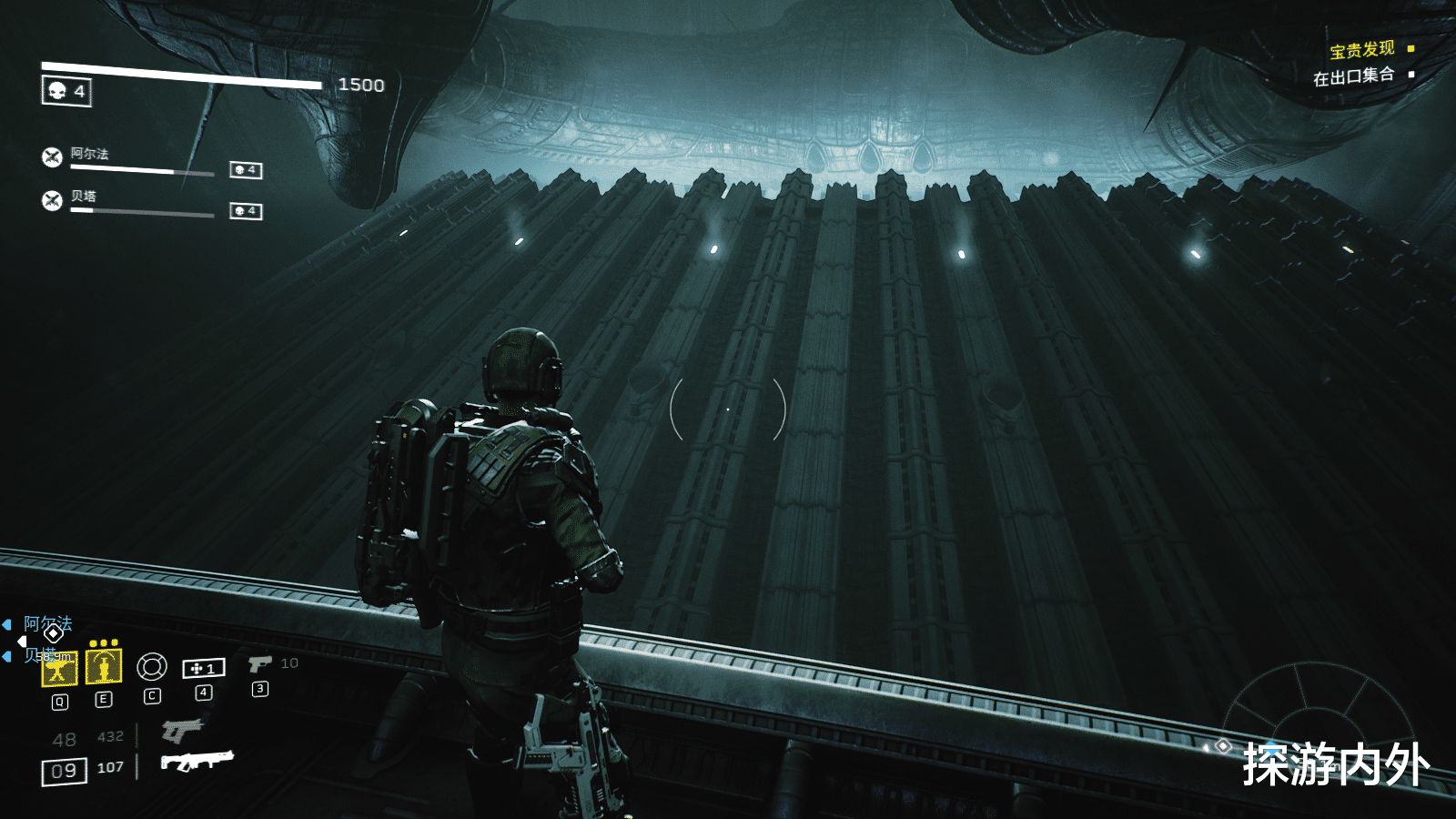Activate the yellow sentry turret ability
1456x819 pixels.
(59, 669)
